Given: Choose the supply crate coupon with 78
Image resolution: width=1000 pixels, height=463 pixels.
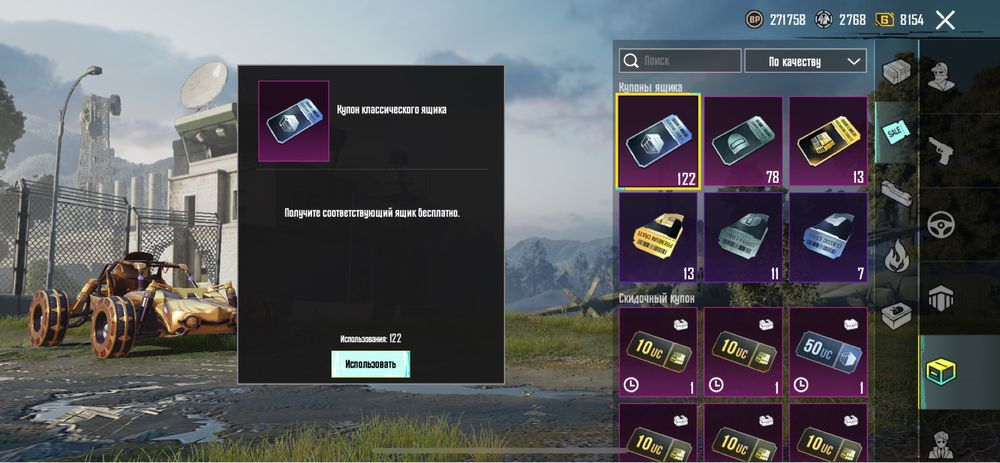Looking at the screenshot, I should click(743, 142).
